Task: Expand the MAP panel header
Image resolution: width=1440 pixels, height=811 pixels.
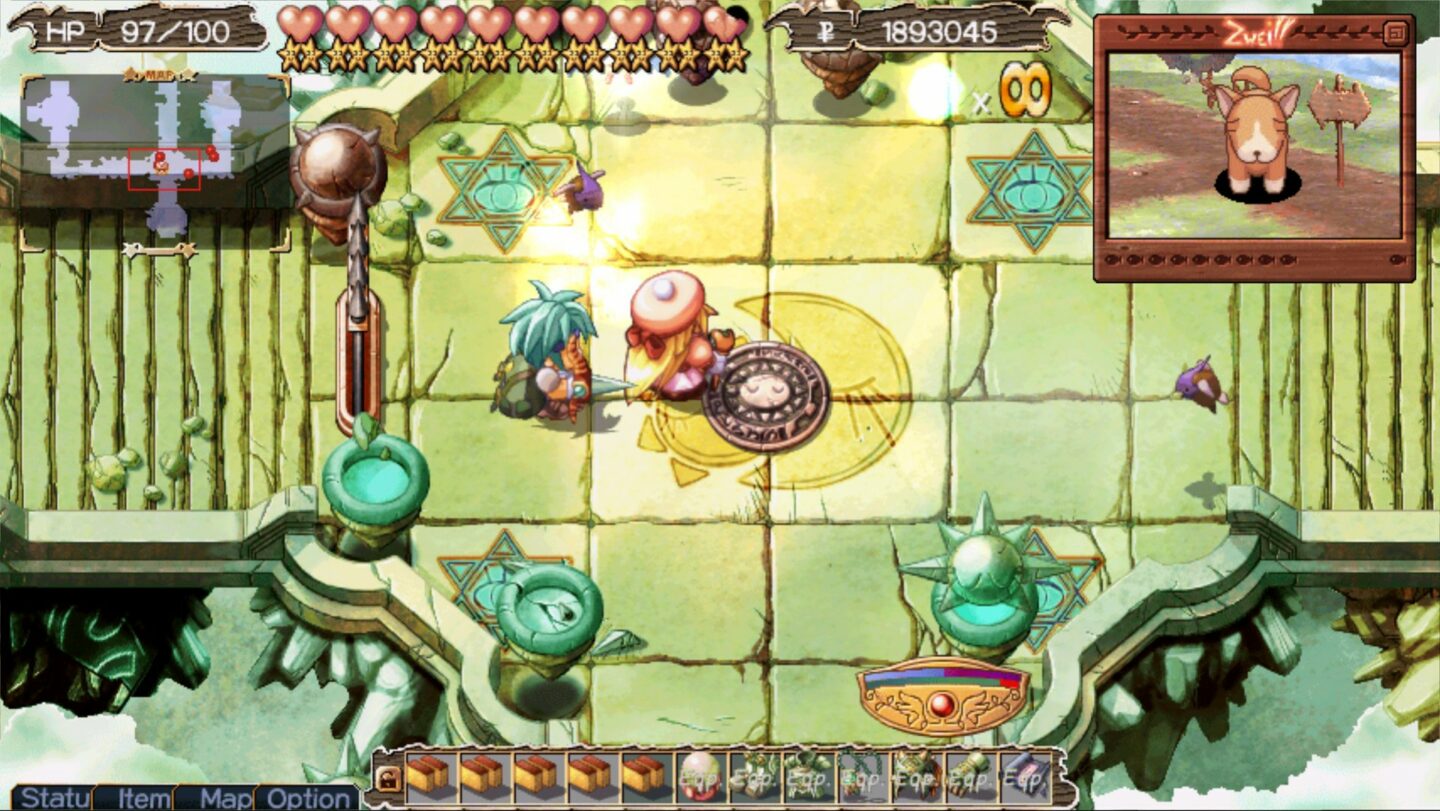Action: tap(158, 74)
